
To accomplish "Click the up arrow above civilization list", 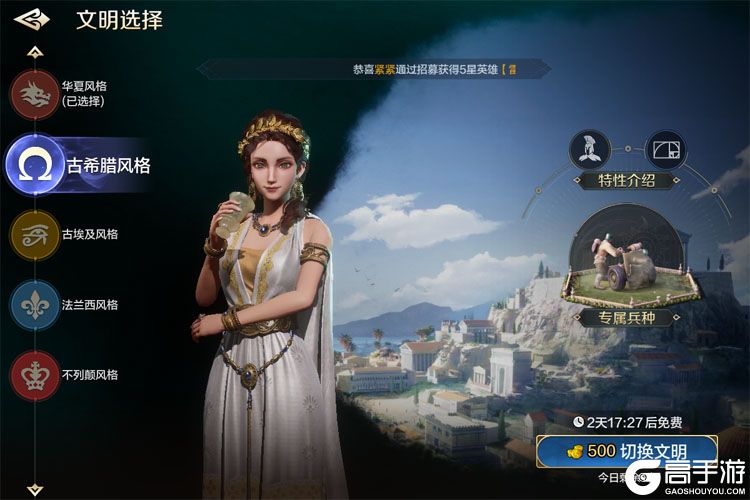I will coord(35,51).
